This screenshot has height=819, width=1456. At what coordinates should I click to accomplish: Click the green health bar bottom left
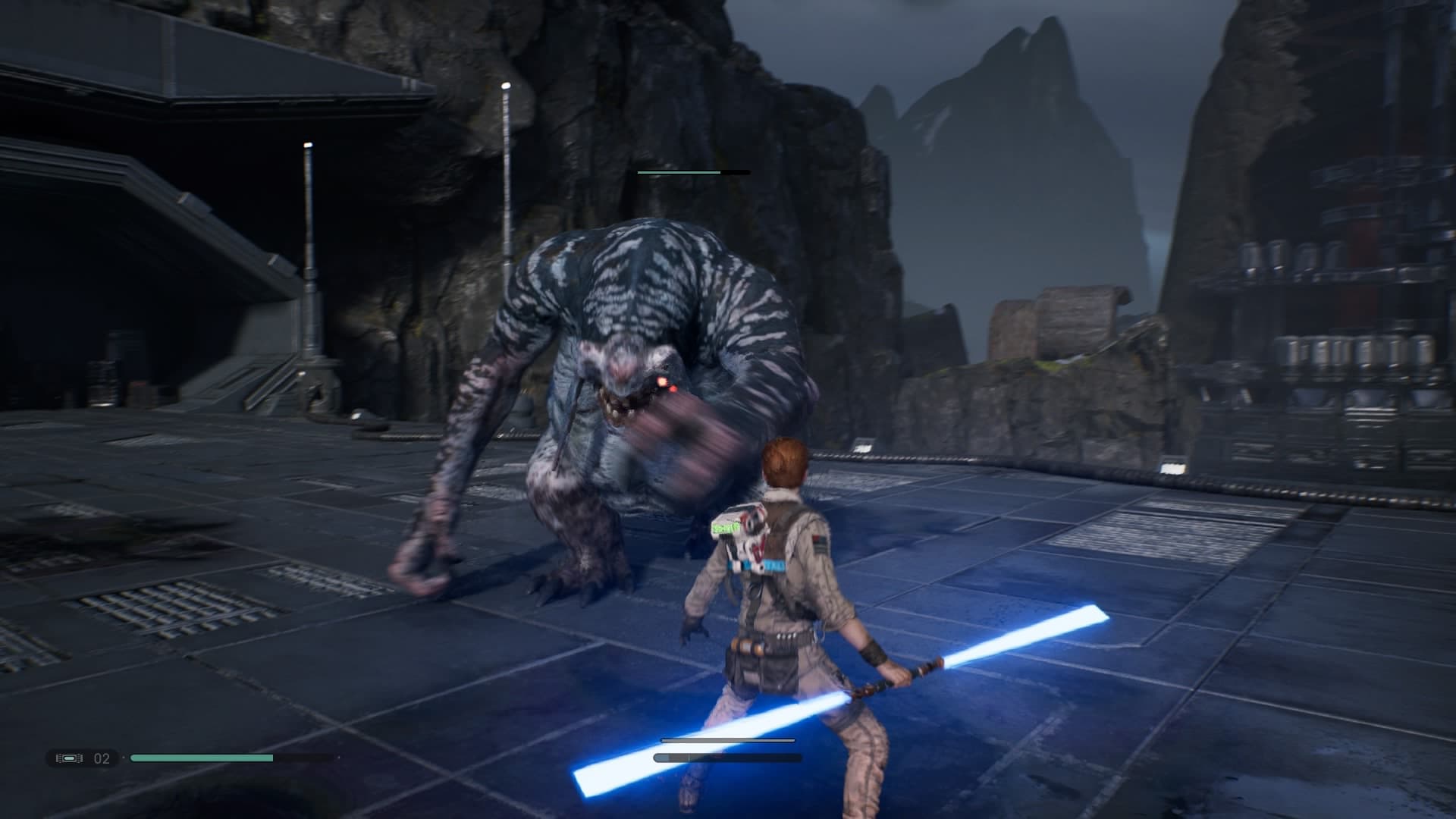click(x=201, y=756)
